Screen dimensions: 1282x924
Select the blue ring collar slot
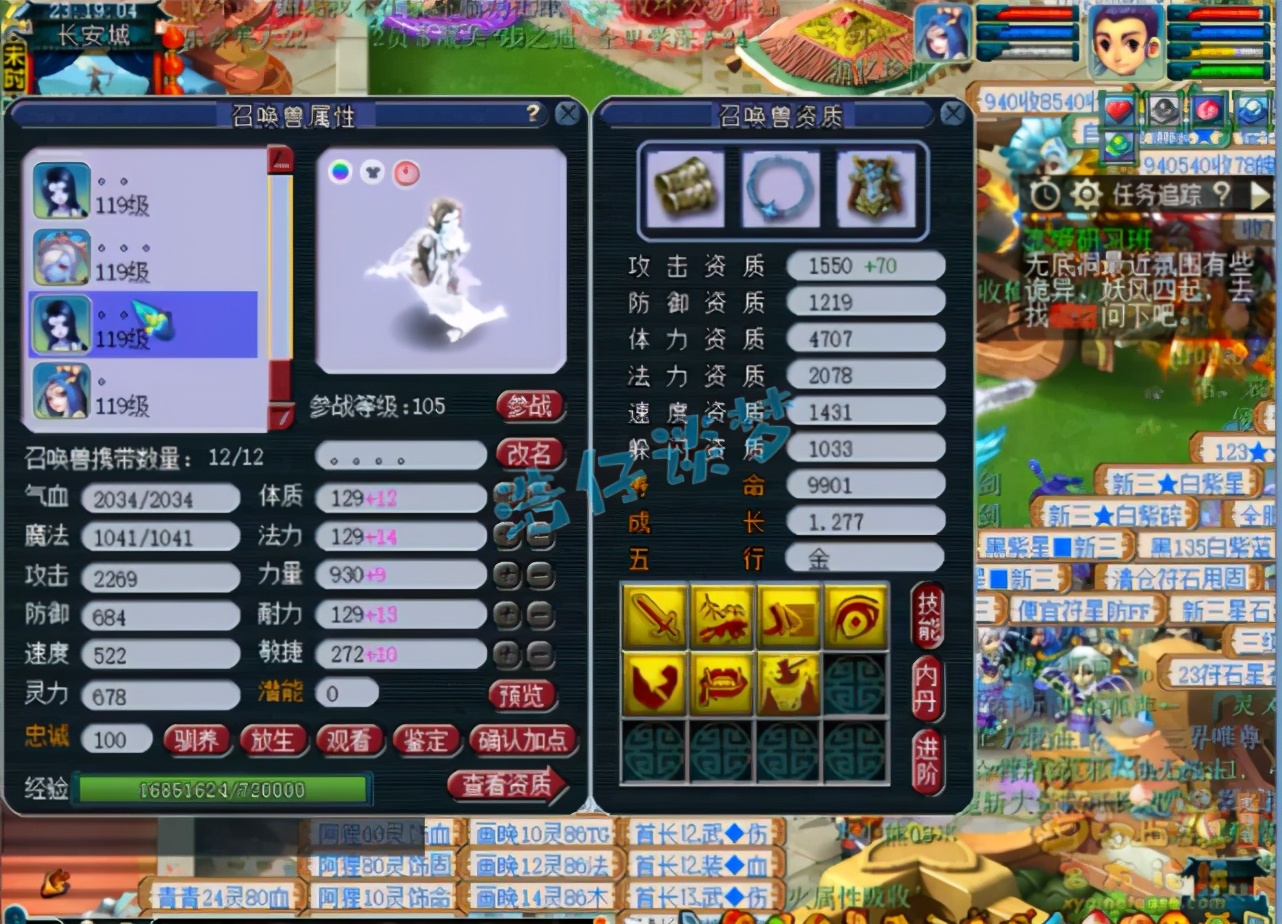pyautogui.click(x=781, y=190)
